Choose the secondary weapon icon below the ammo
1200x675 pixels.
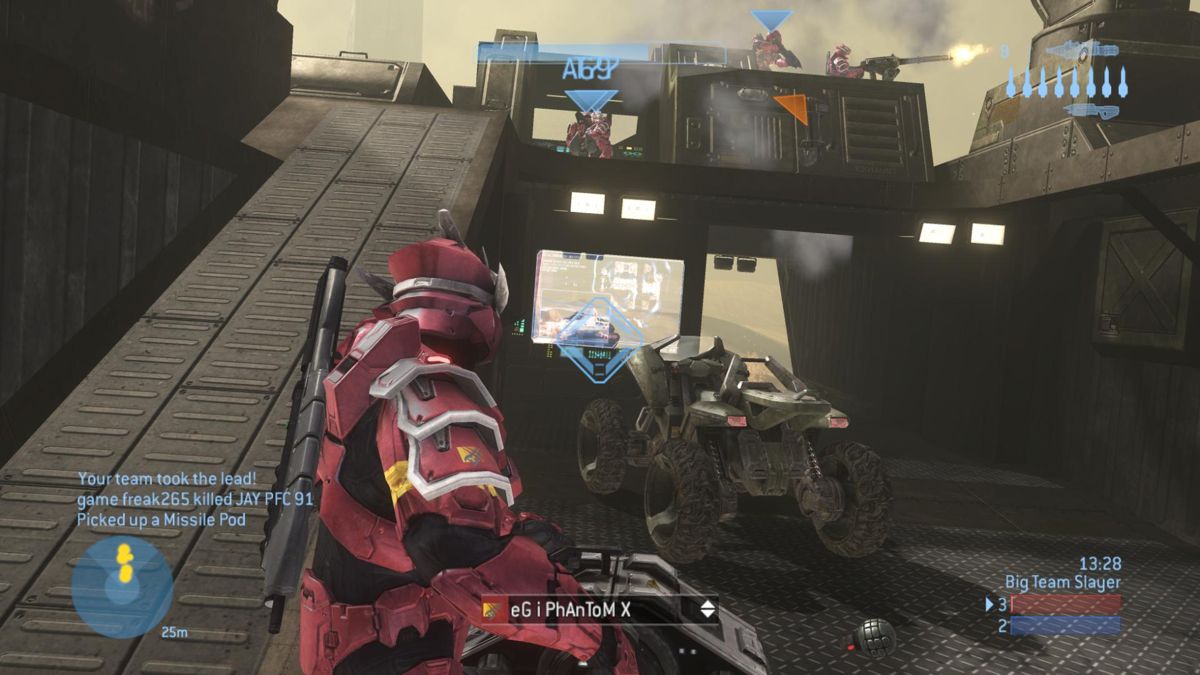click(1091, 110)
